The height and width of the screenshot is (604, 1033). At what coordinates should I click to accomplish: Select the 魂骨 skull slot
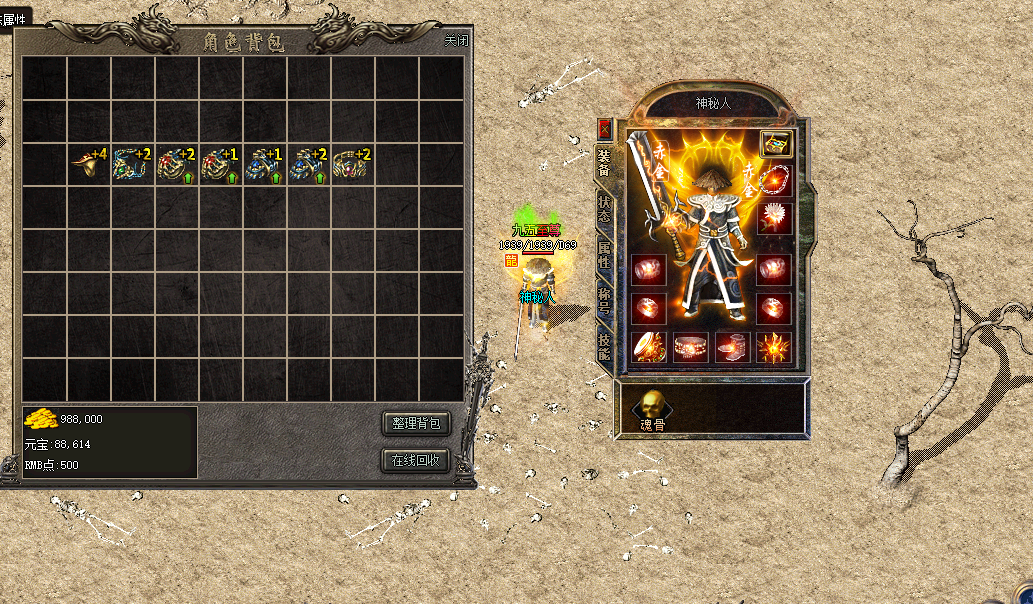pyautogui.click(x=652, y=407)
